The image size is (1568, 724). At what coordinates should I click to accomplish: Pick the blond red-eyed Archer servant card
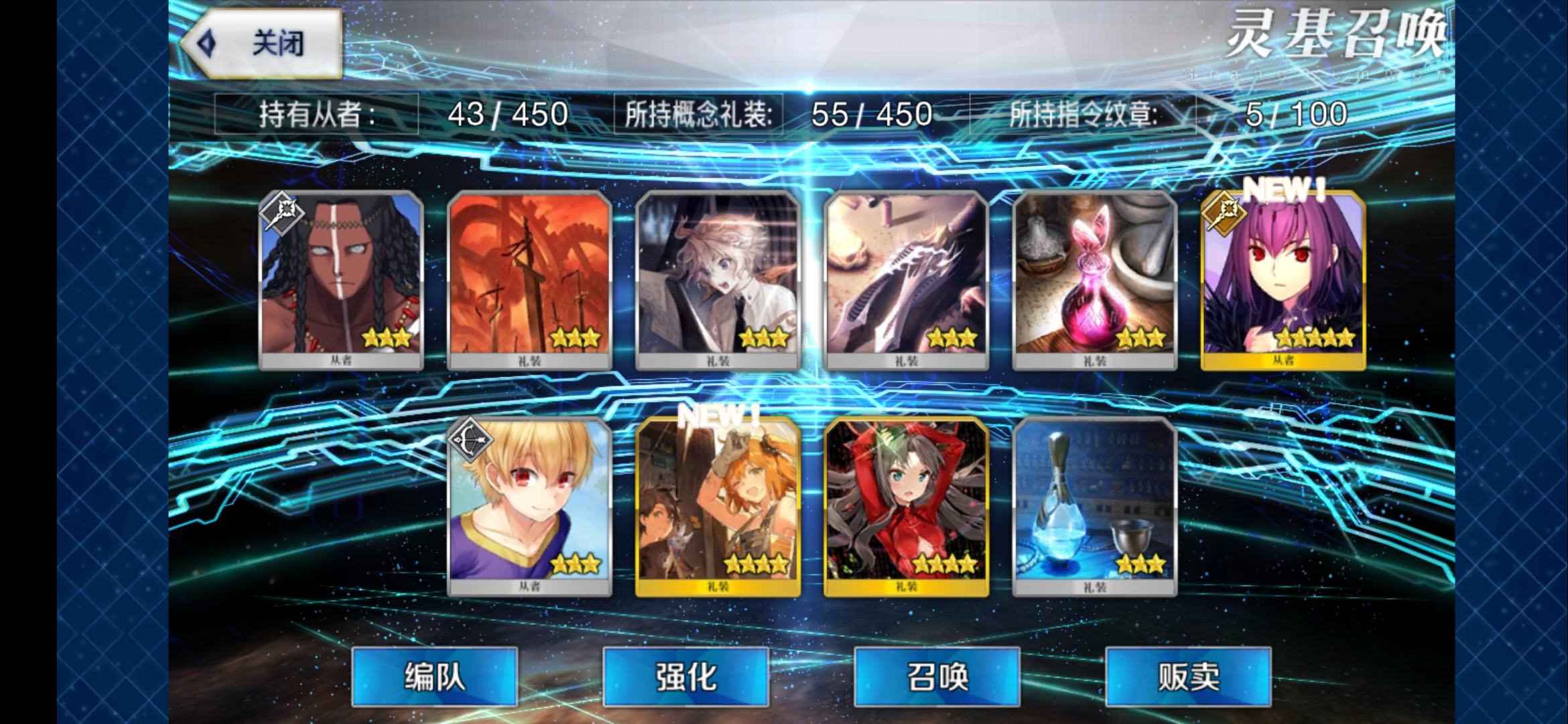[x=529, y=506]
